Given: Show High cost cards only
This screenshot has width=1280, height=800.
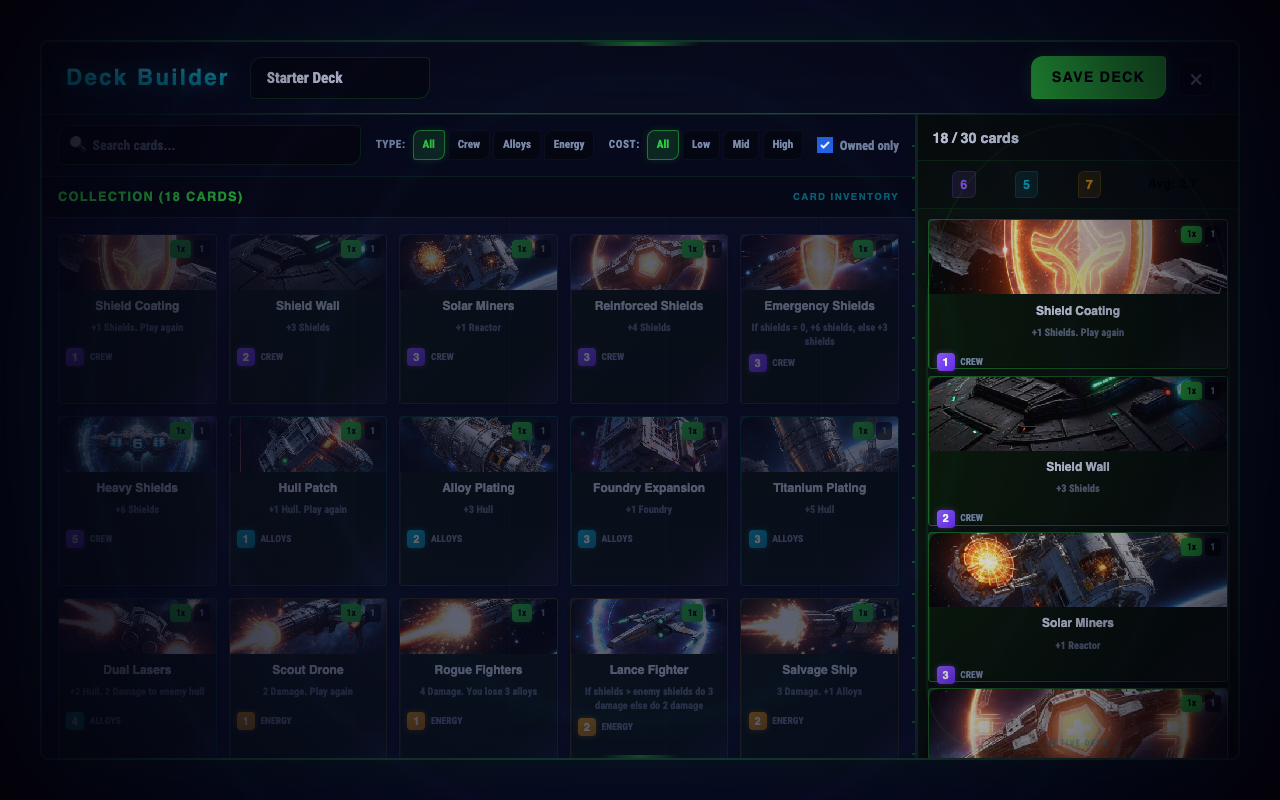Looking at the screenshot, I should click(x=783, y=145).
